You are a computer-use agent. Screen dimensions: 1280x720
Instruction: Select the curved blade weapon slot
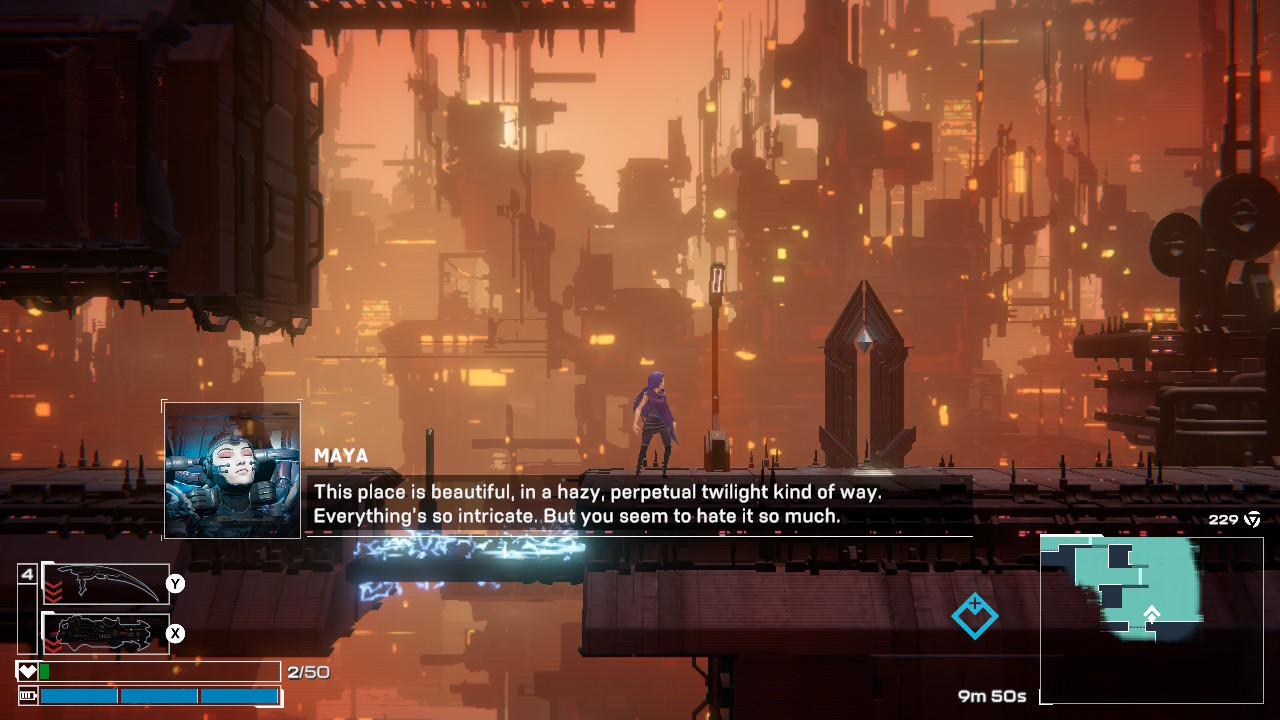point(106,583)
